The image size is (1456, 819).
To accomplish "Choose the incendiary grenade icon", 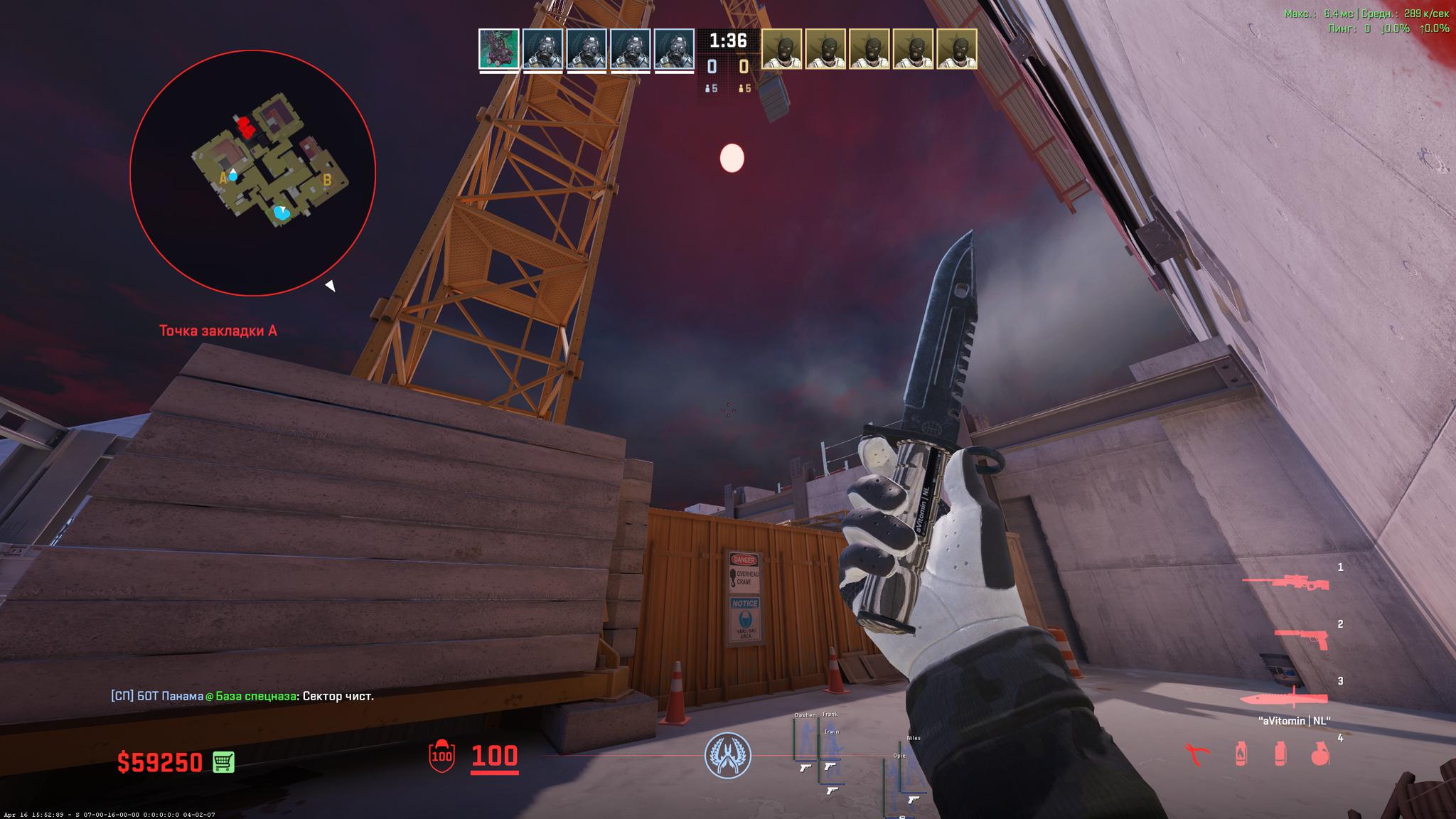I will pyautogui.click(x=1241, y=754).
